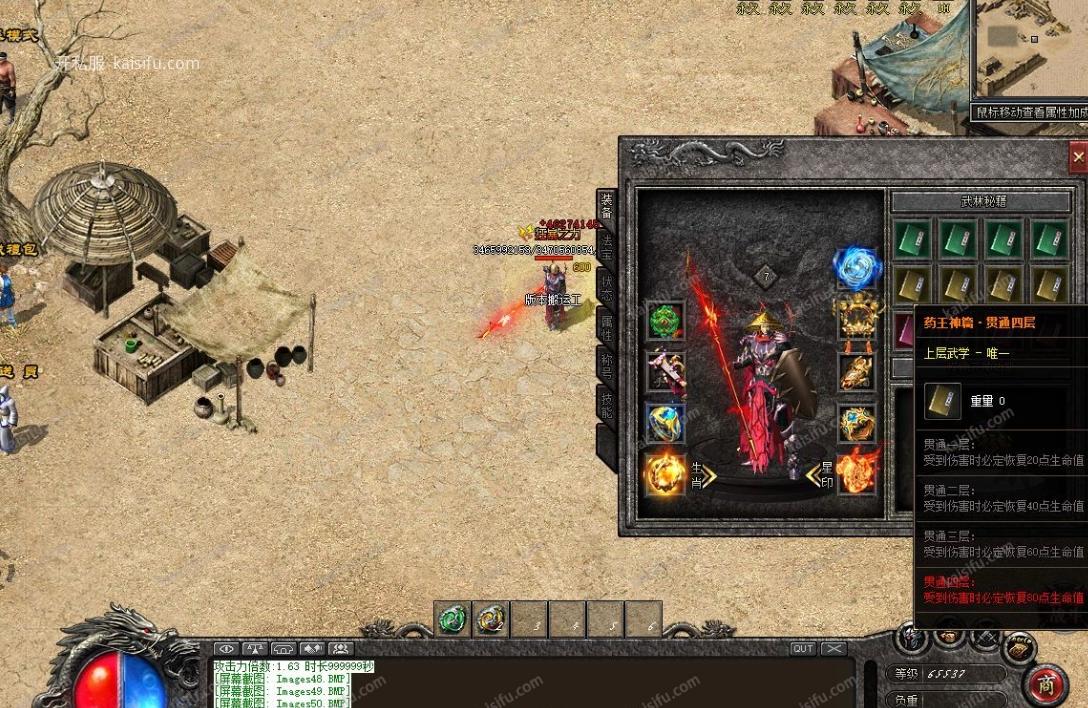Use the green jade item in hotbar

453,619
